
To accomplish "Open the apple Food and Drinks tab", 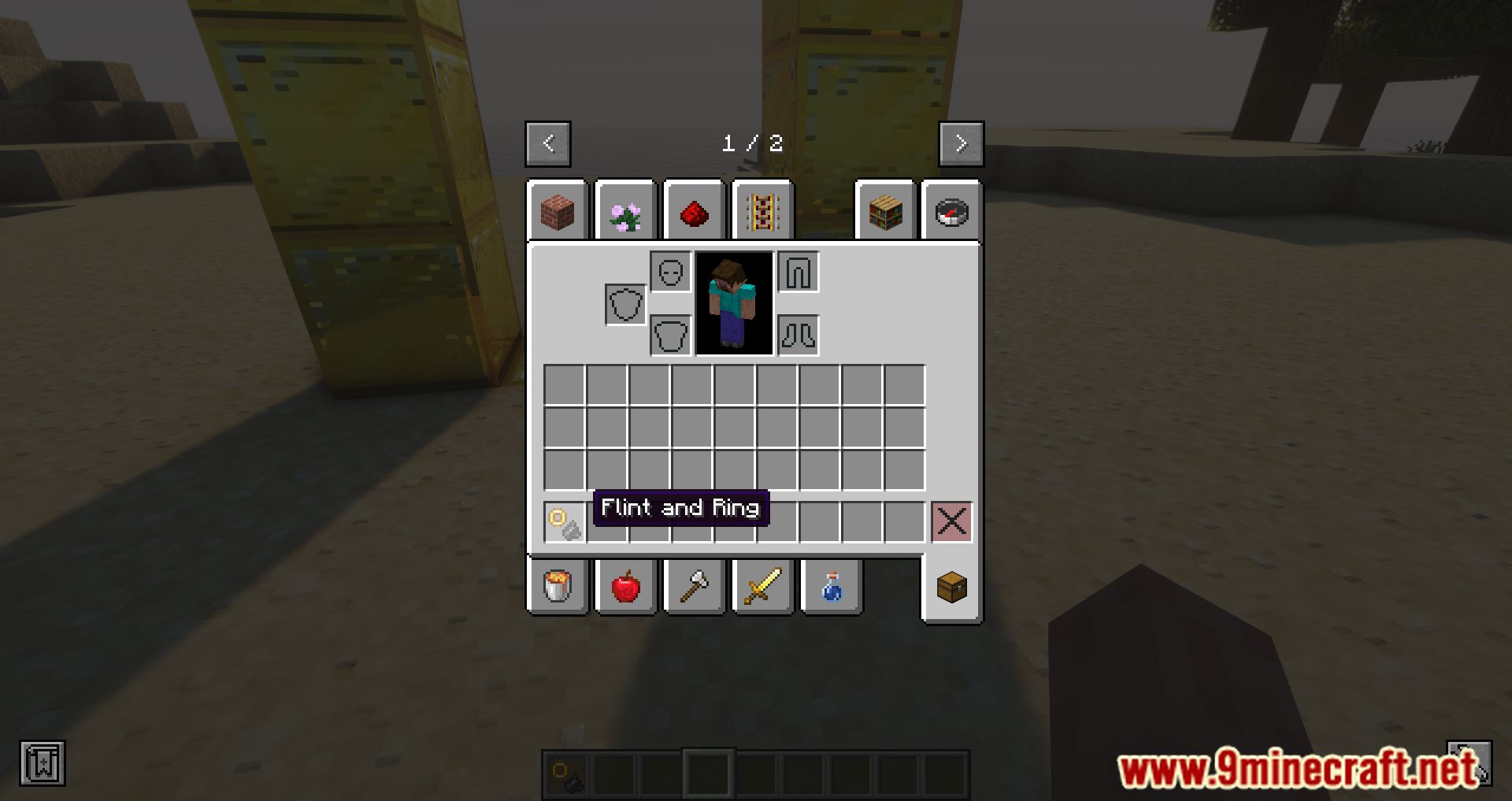I will pos(626,585).
